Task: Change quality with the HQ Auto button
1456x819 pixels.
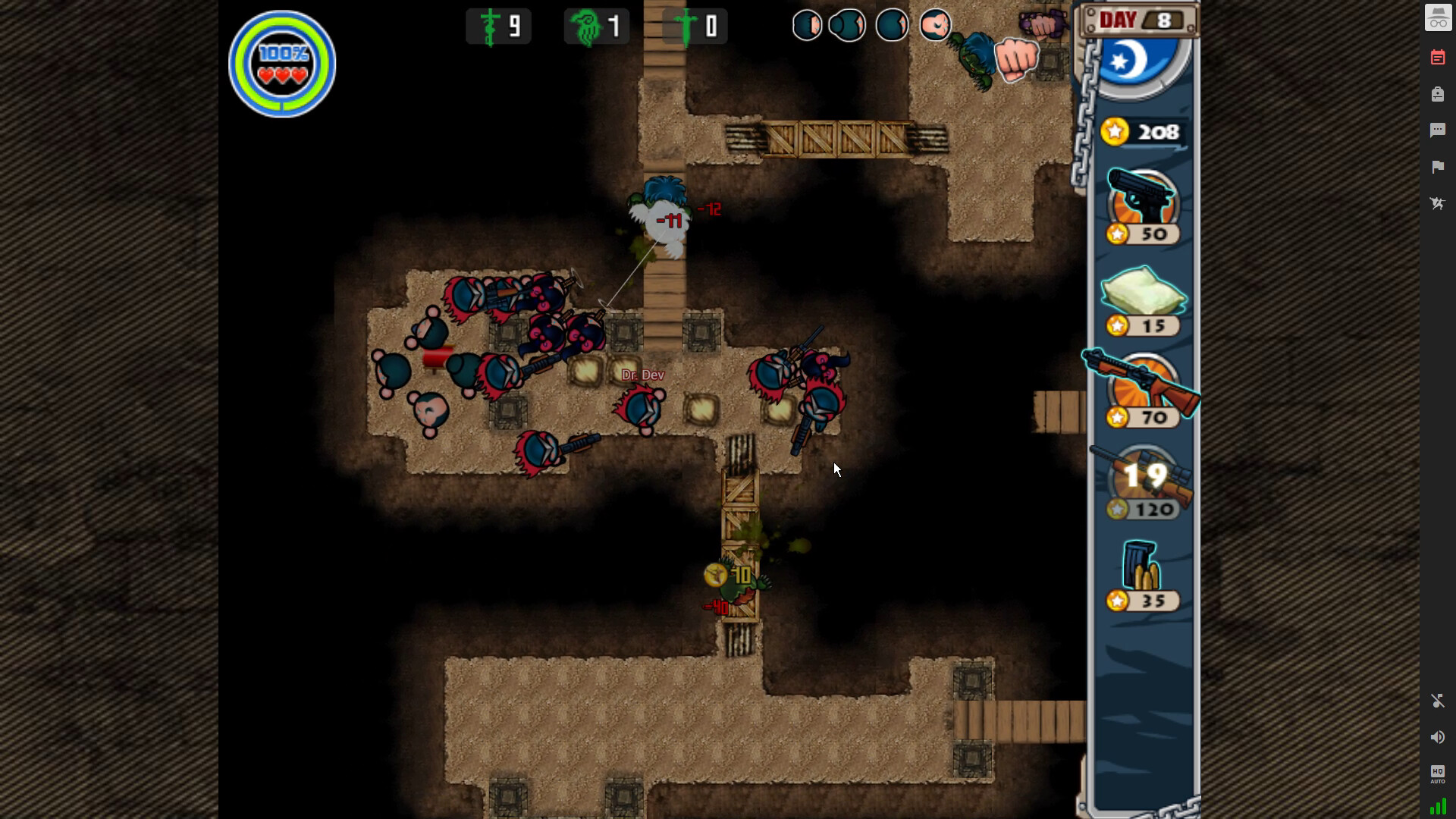Action: [1437, 773]
